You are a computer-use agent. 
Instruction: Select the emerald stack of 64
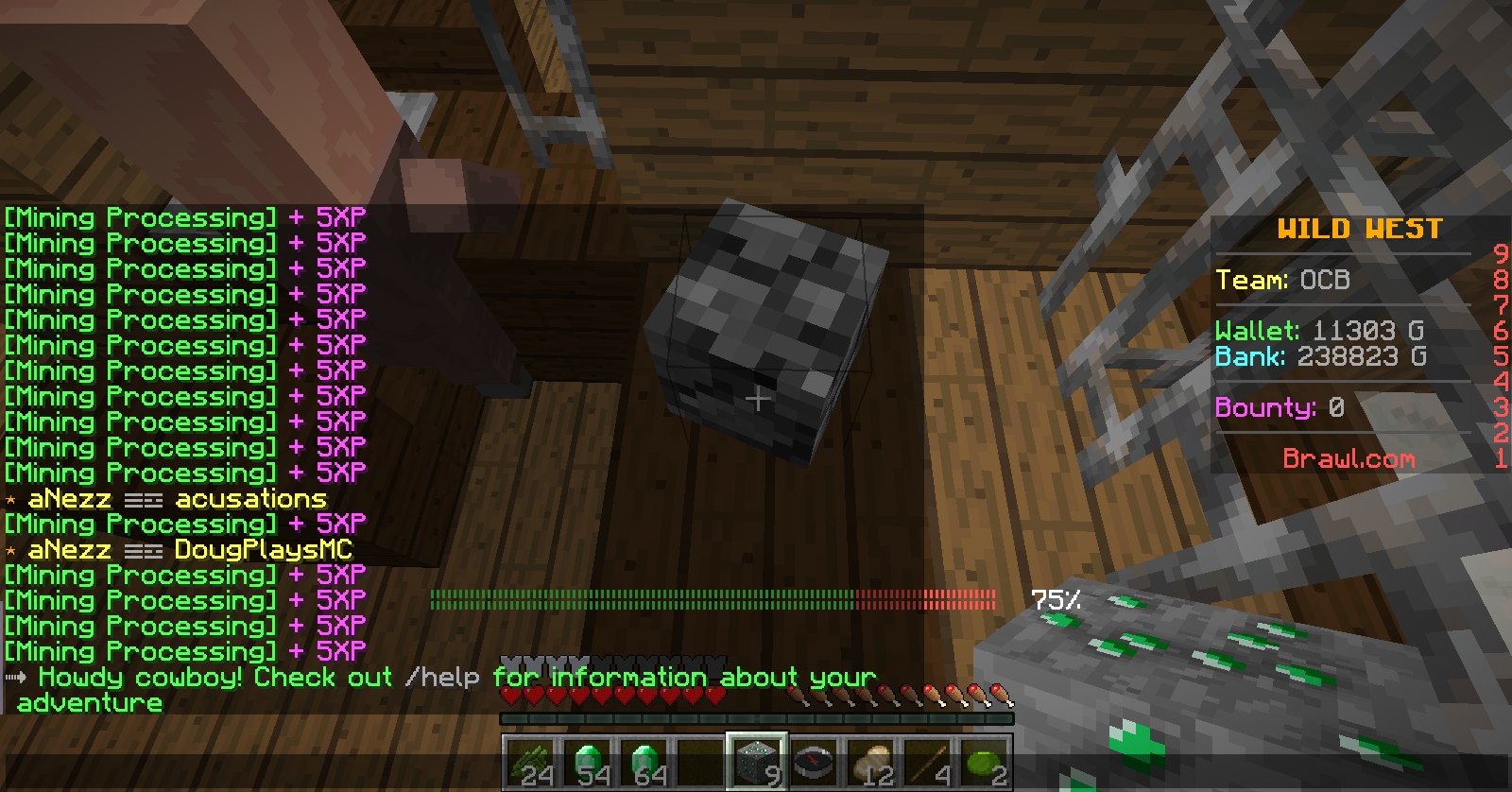(x=644, y=762)
